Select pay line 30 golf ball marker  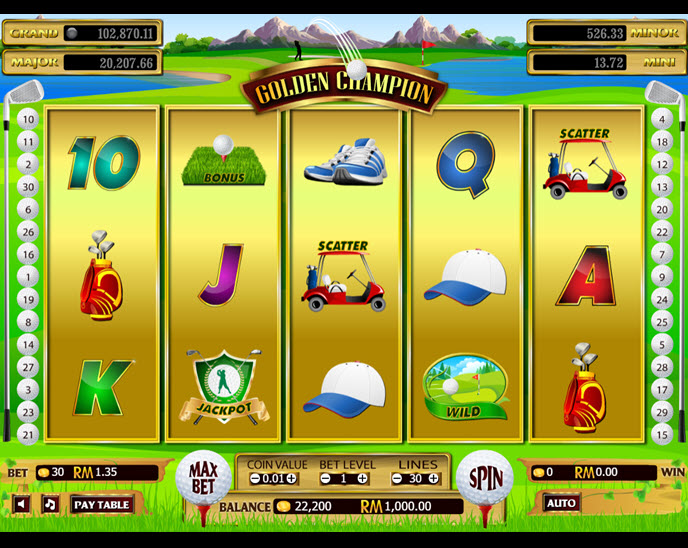(28, 187)
